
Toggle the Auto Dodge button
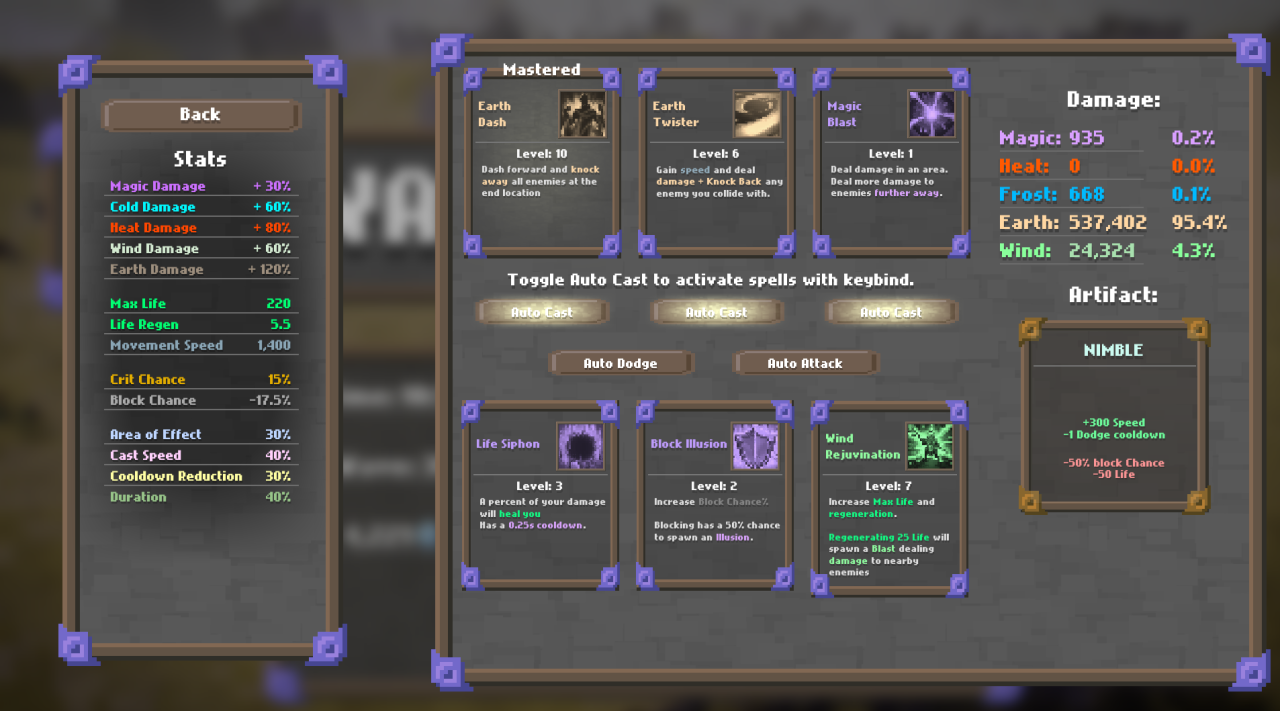[x=620, y=363]
